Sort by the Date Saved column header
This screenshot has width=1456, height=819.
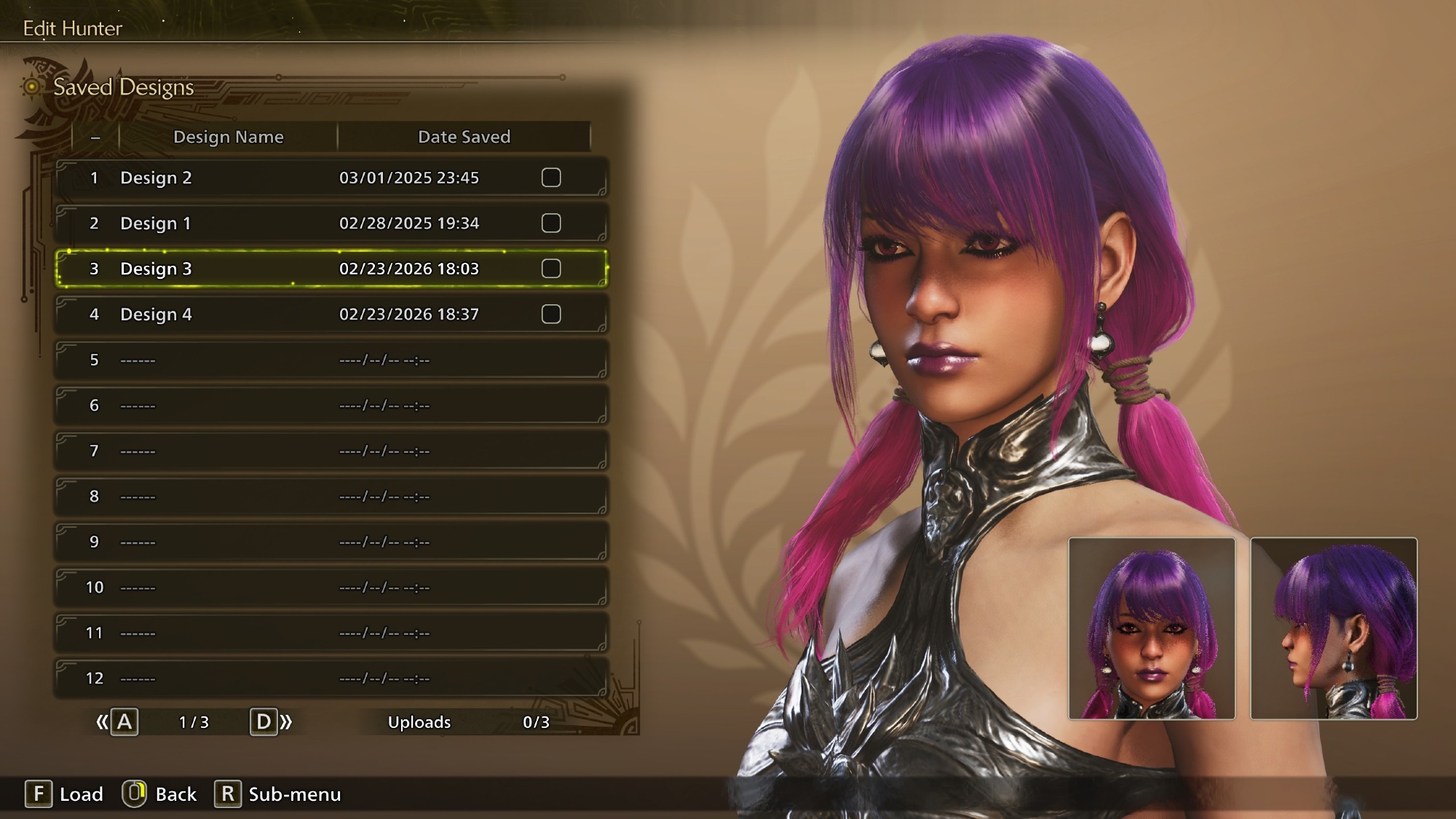(x=464, y=137)
